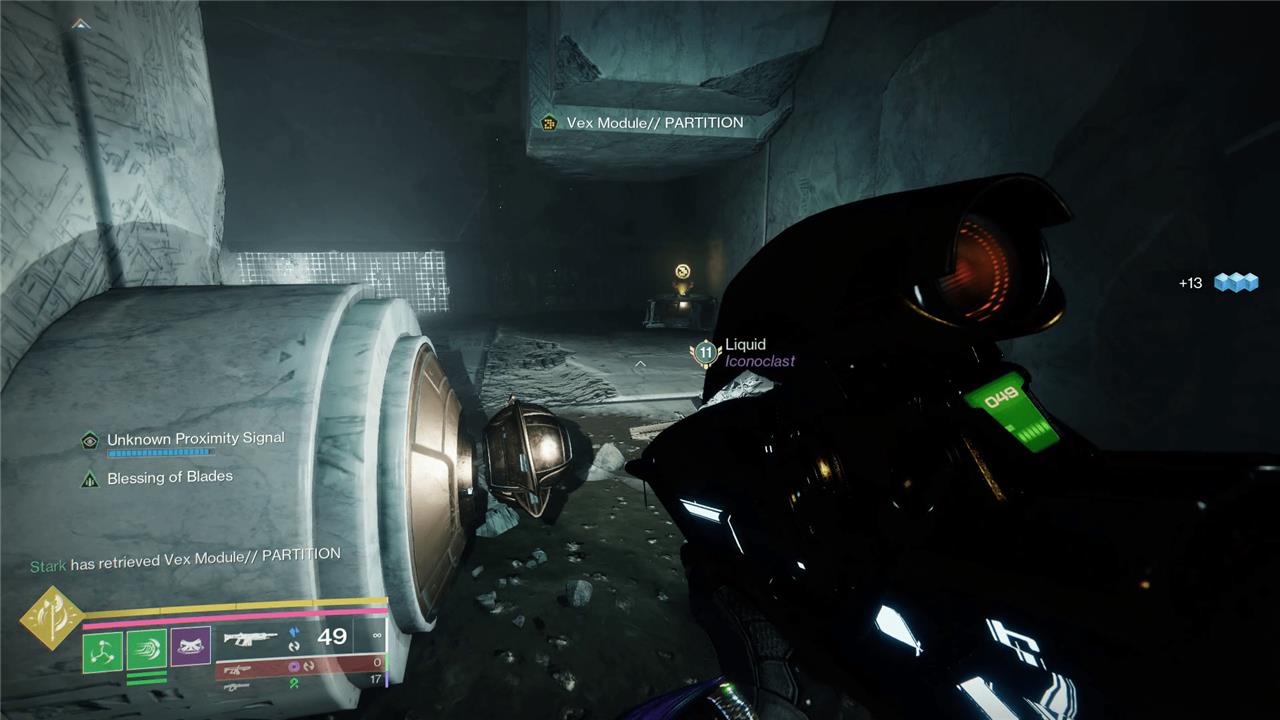Select the Blessing of Blades buff icon
This screenshot has width=1280, height=720.
pyautogui.click(x=90, y=478)
